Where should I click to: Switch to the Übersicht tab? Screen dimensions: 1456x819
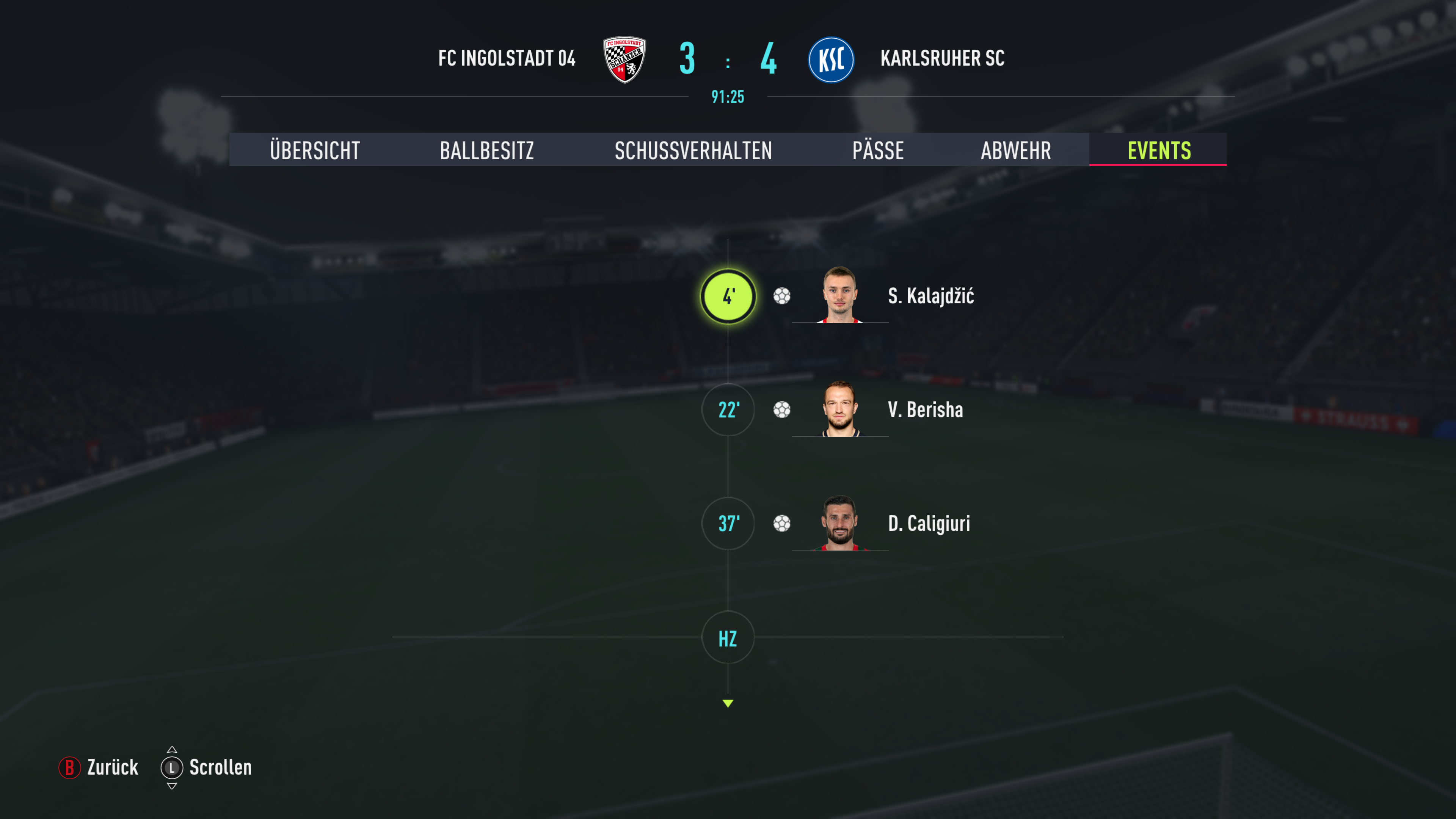[x=315, y=151]
